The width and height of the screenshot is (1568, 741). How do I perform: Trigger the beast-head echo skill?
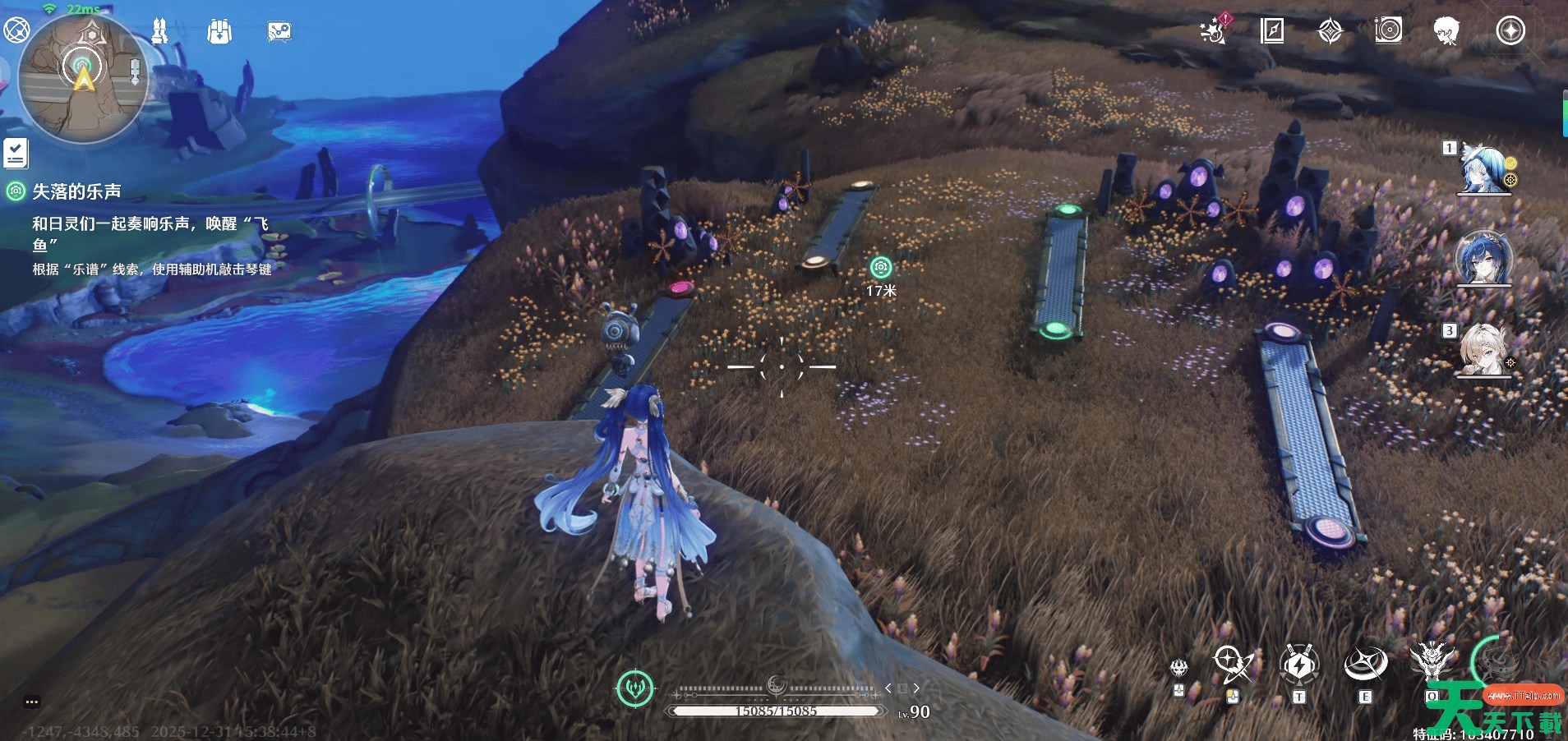pyautogui.click(x=1431, y=662)
